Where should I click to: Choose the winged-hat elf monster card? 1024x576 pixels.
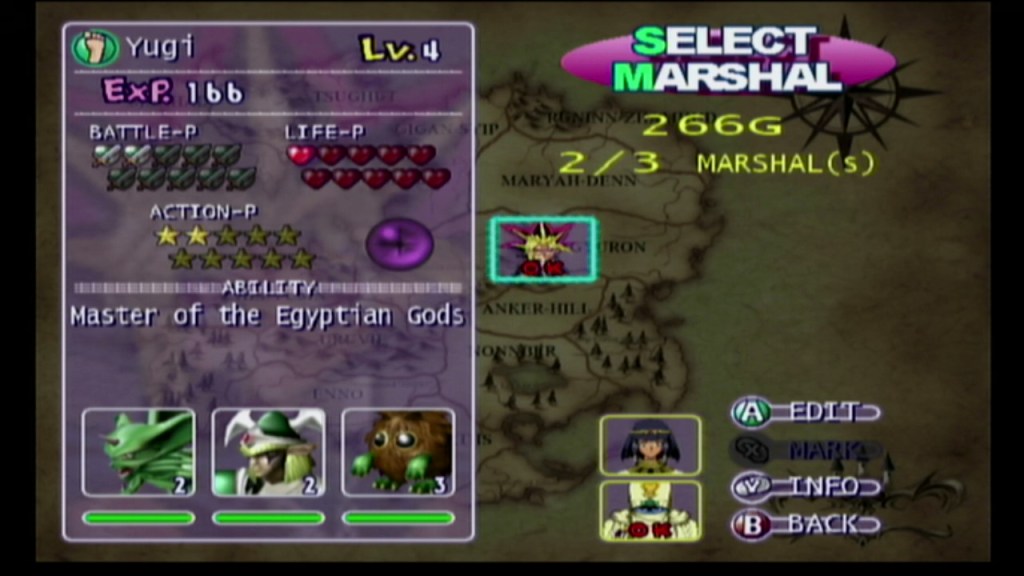268,452
